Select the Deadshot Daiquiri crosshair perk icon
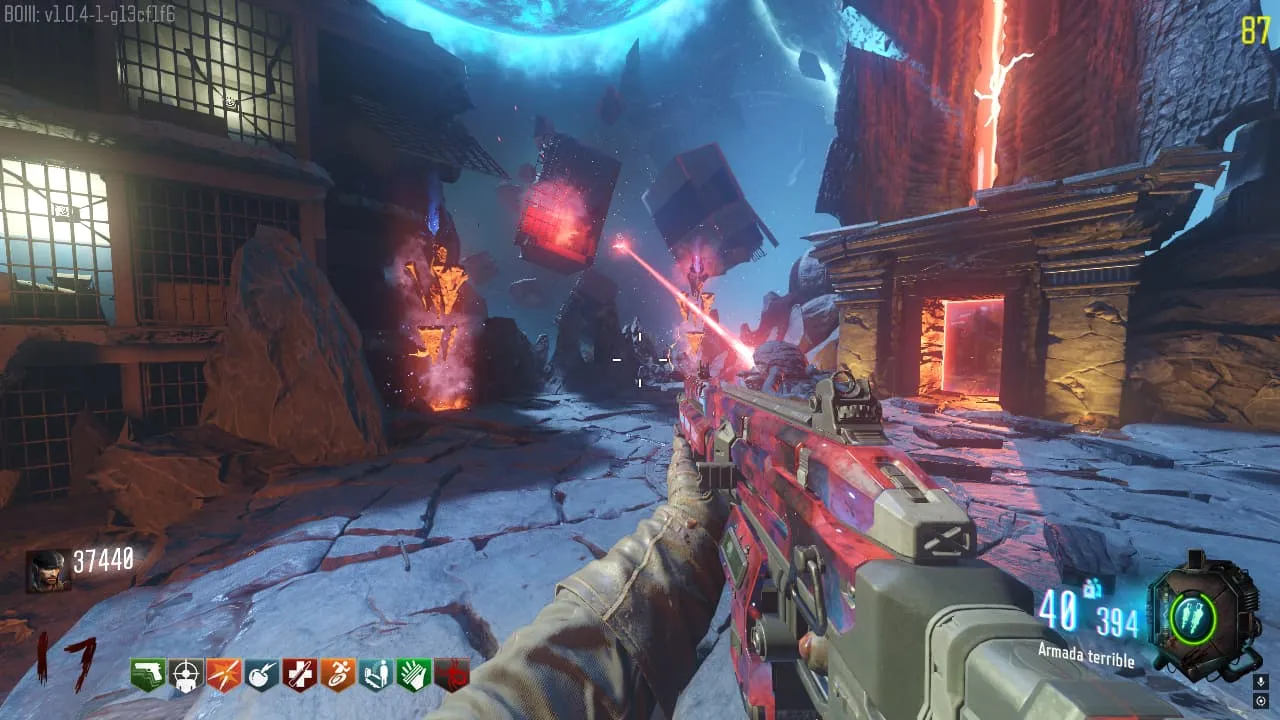Viewport: 1280px width, 720px height. [186, 675]
